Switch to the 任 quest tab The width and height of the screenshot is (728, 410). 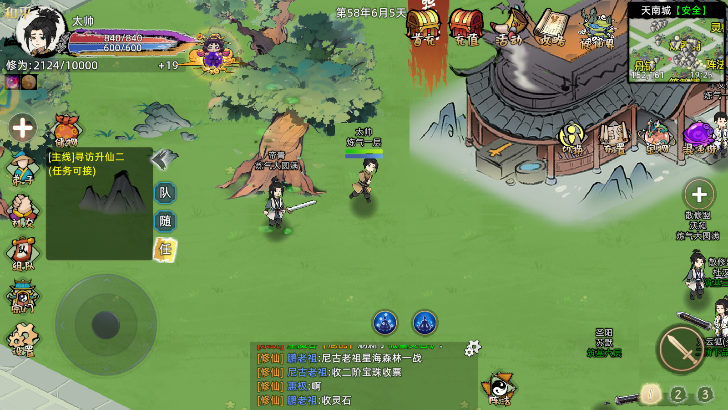click(x=164, y=248)
